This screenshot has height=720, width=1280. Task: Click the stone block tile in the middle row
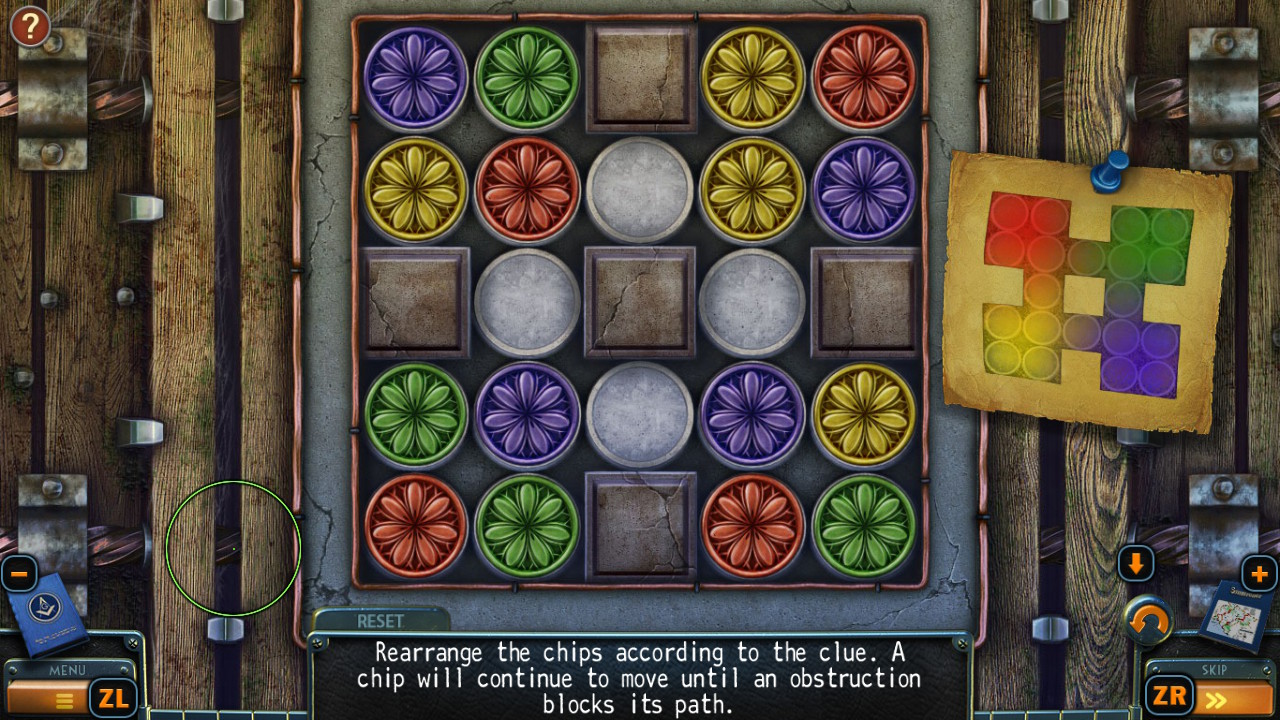(x=639, y=299)
